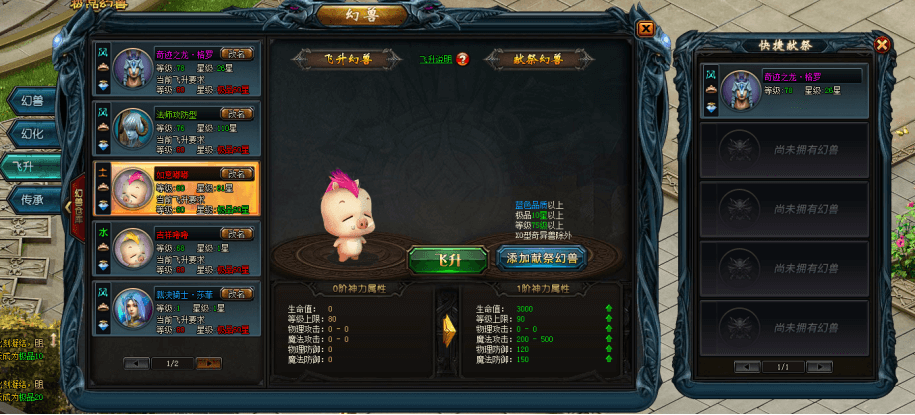Select the 飞升 side tab
The width and height of the screenshot is (915, 415).
tap(32, 166)
